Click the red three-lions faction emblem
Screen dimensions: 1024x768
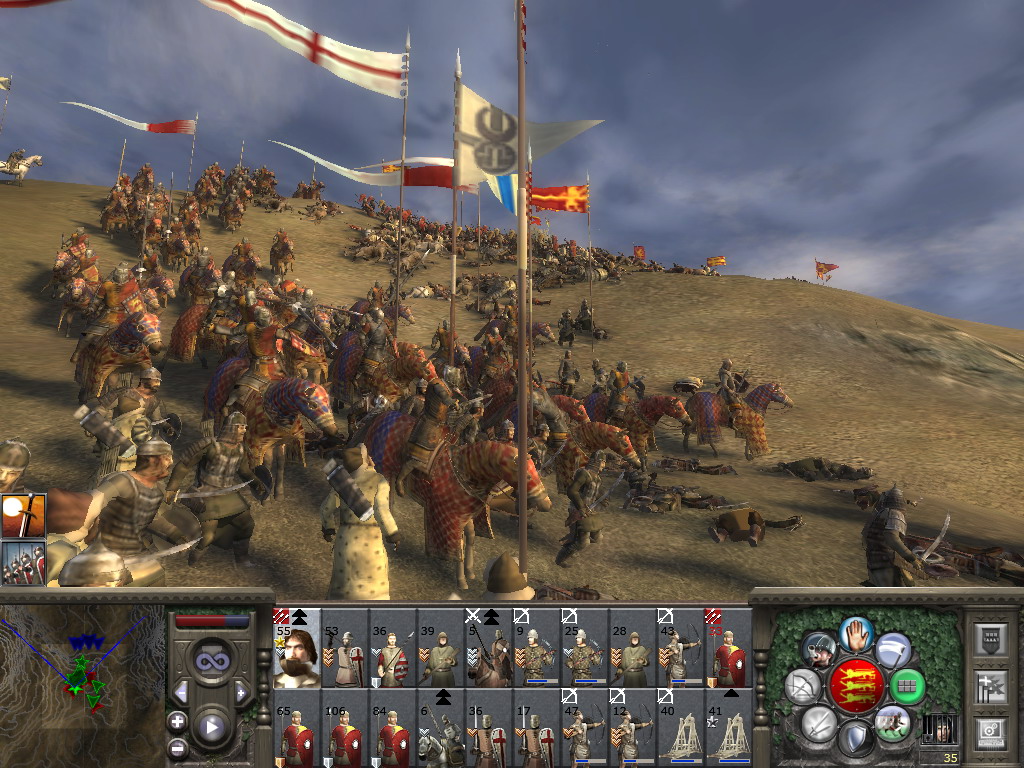pyautogui.click(x=855, y=686)
